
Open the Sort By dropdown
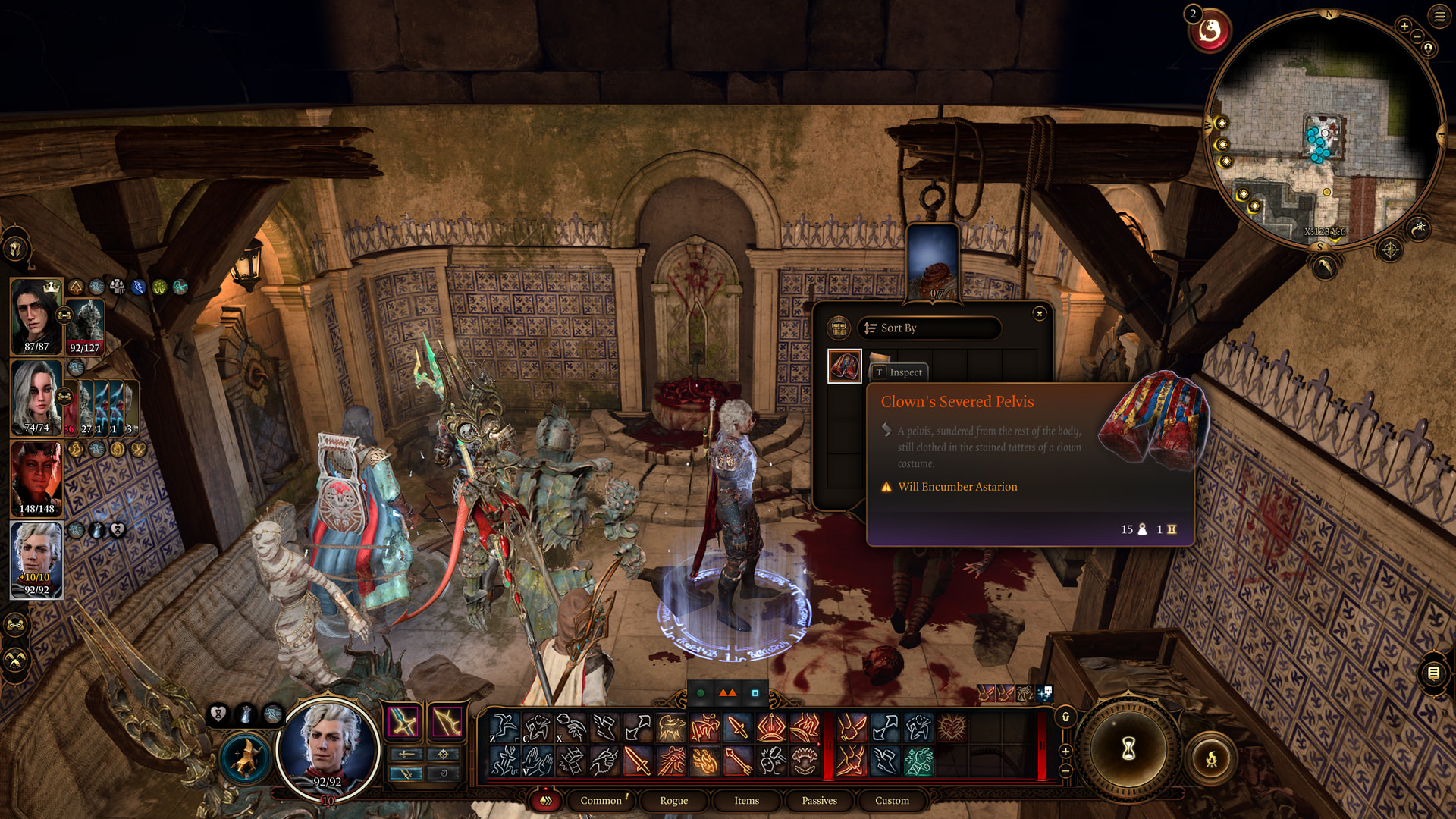coord(930,328)
